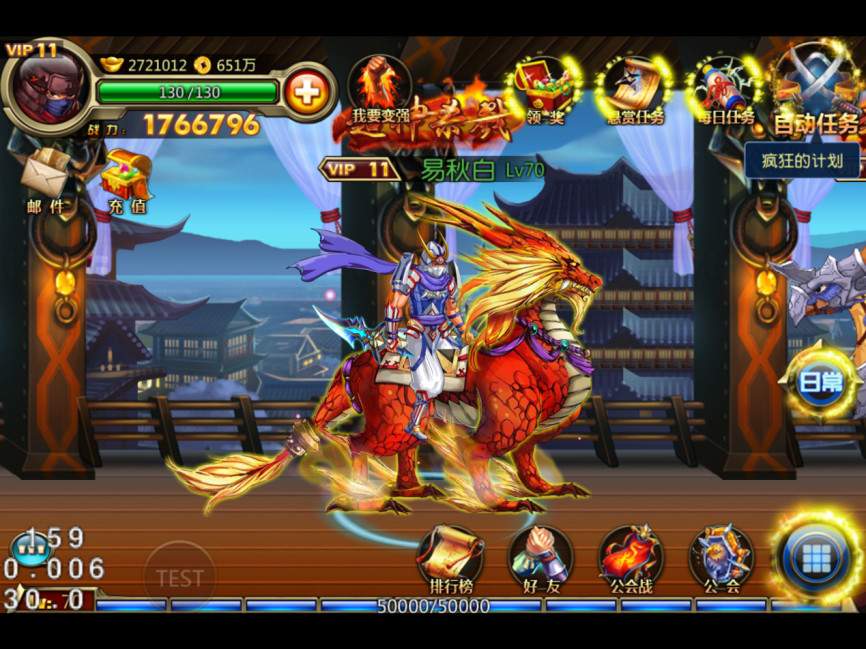Enter 公会战 guild war icon
Image resolution: width=866 pixels, height=649 pixels.
tap(631, 558)
